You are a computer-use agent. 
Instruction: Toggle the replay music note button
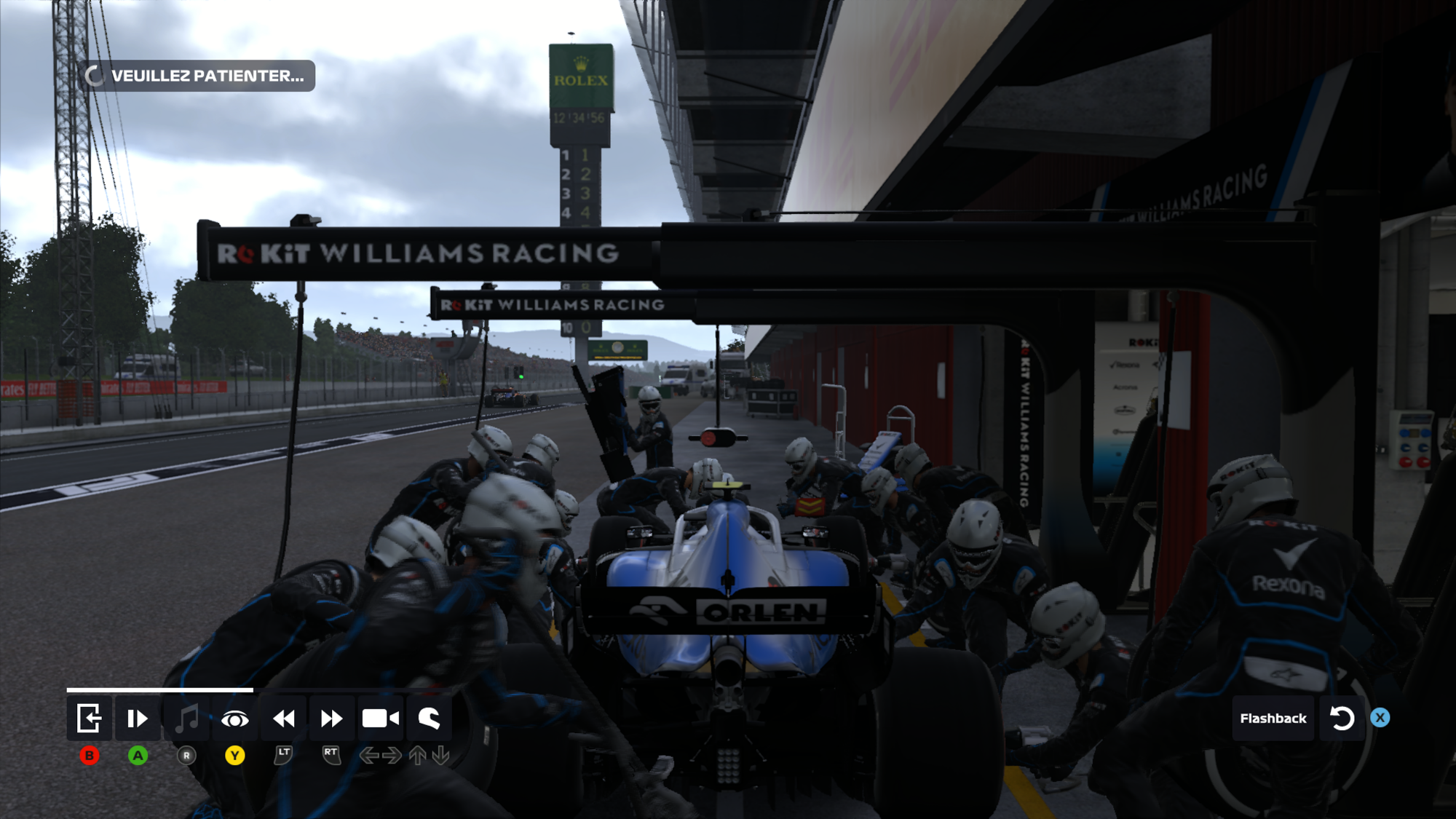(186, 719)
